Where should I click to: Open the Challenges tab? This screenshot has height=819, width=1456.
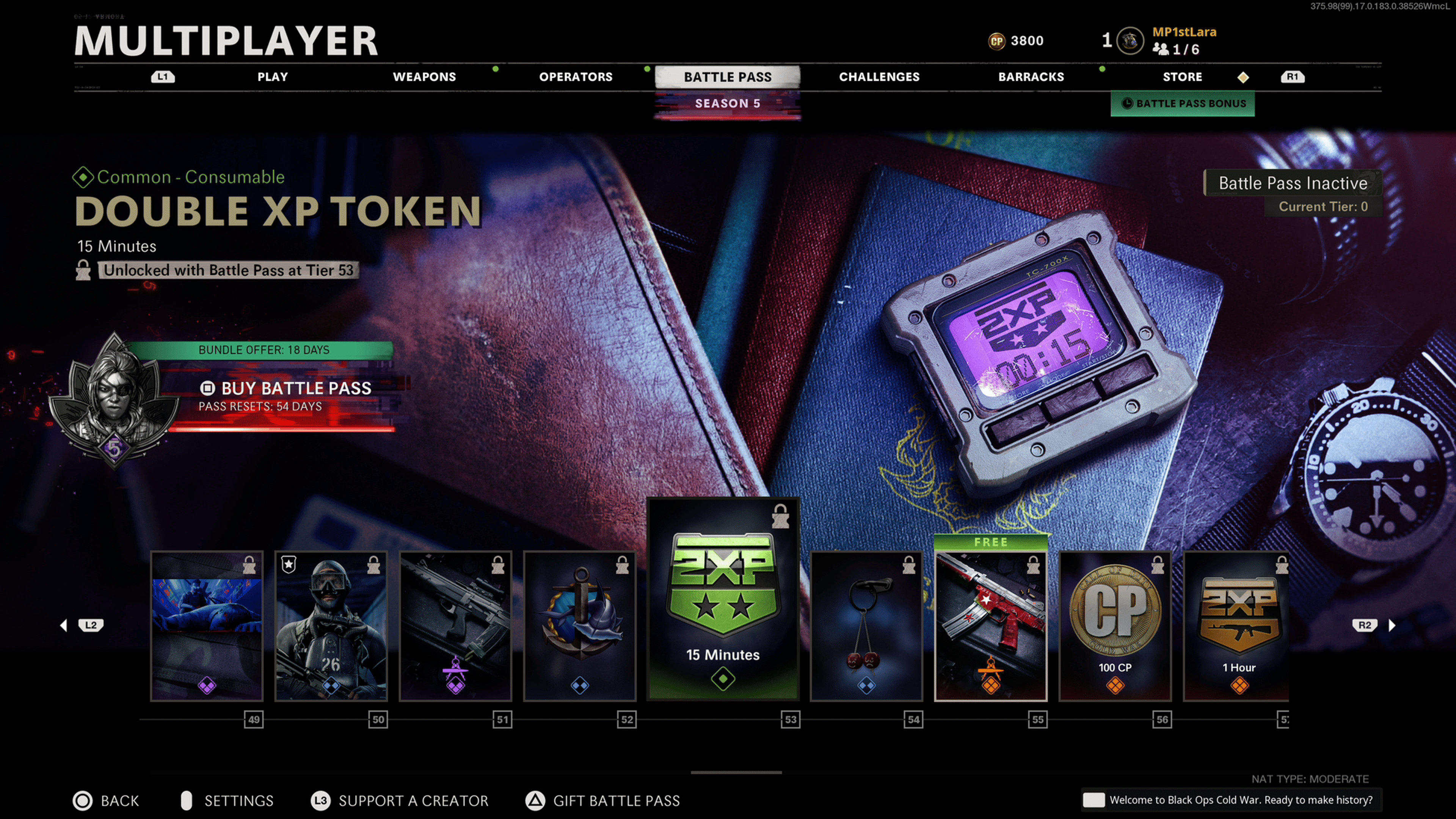click(x=879, y=77)
